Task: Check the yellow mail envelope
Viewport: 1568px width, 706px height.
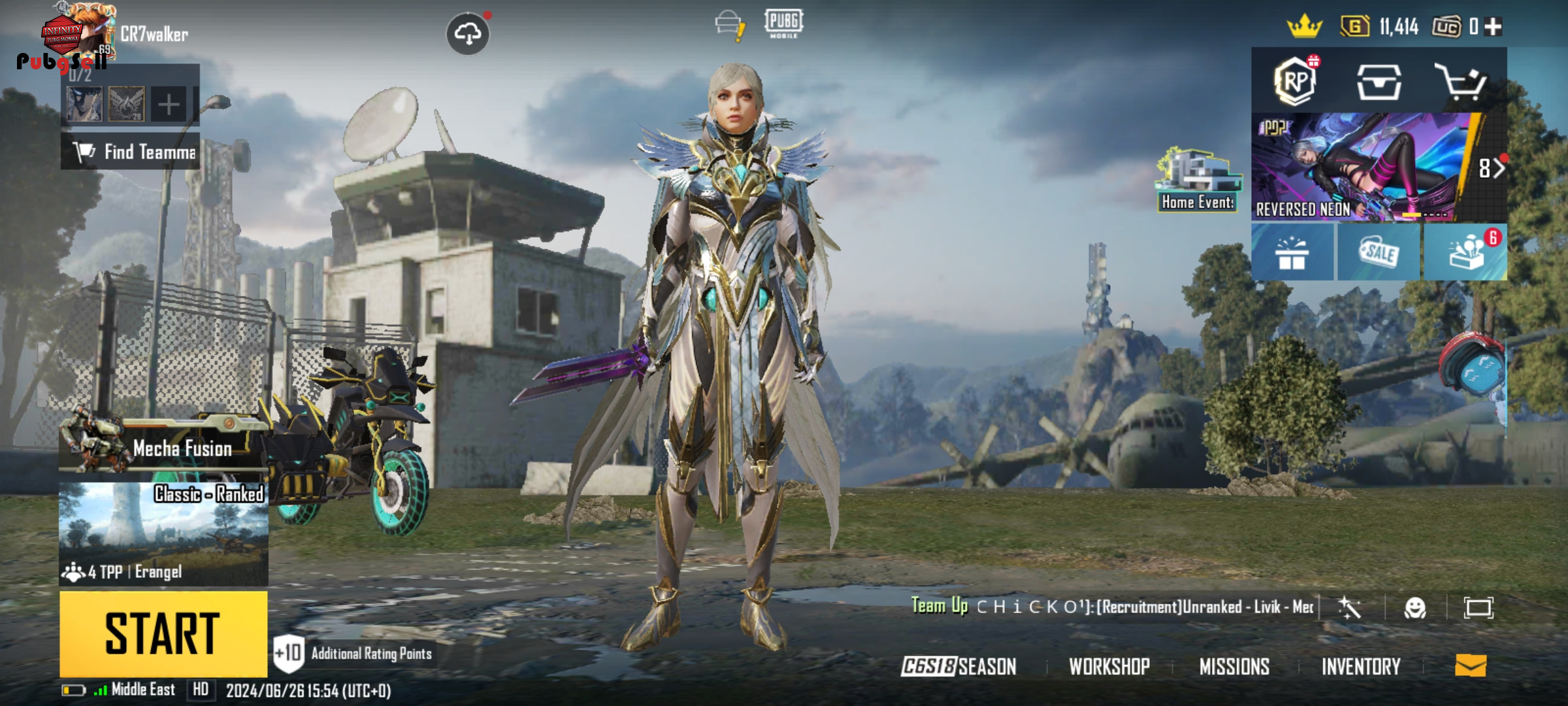Action: 1471,666
